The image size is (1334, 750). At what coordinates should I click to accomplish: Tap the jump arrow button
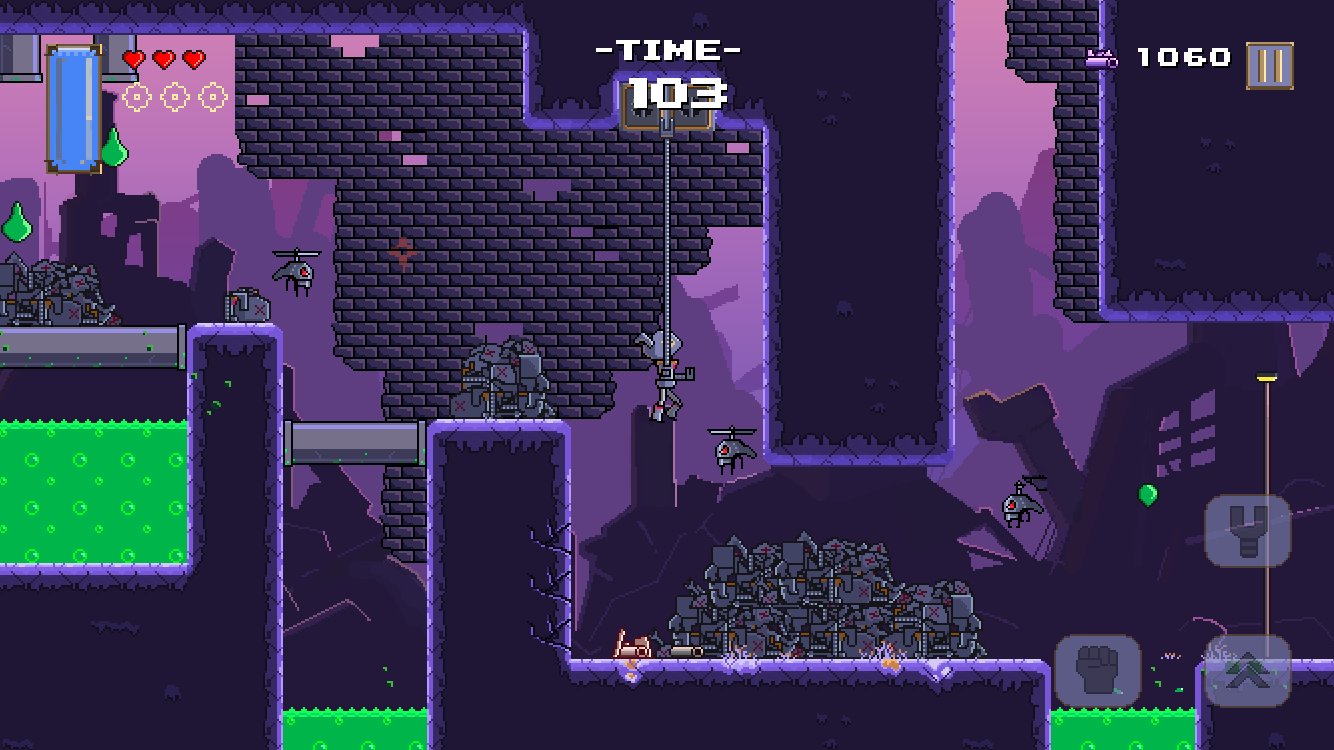[x=1247, y=671]
